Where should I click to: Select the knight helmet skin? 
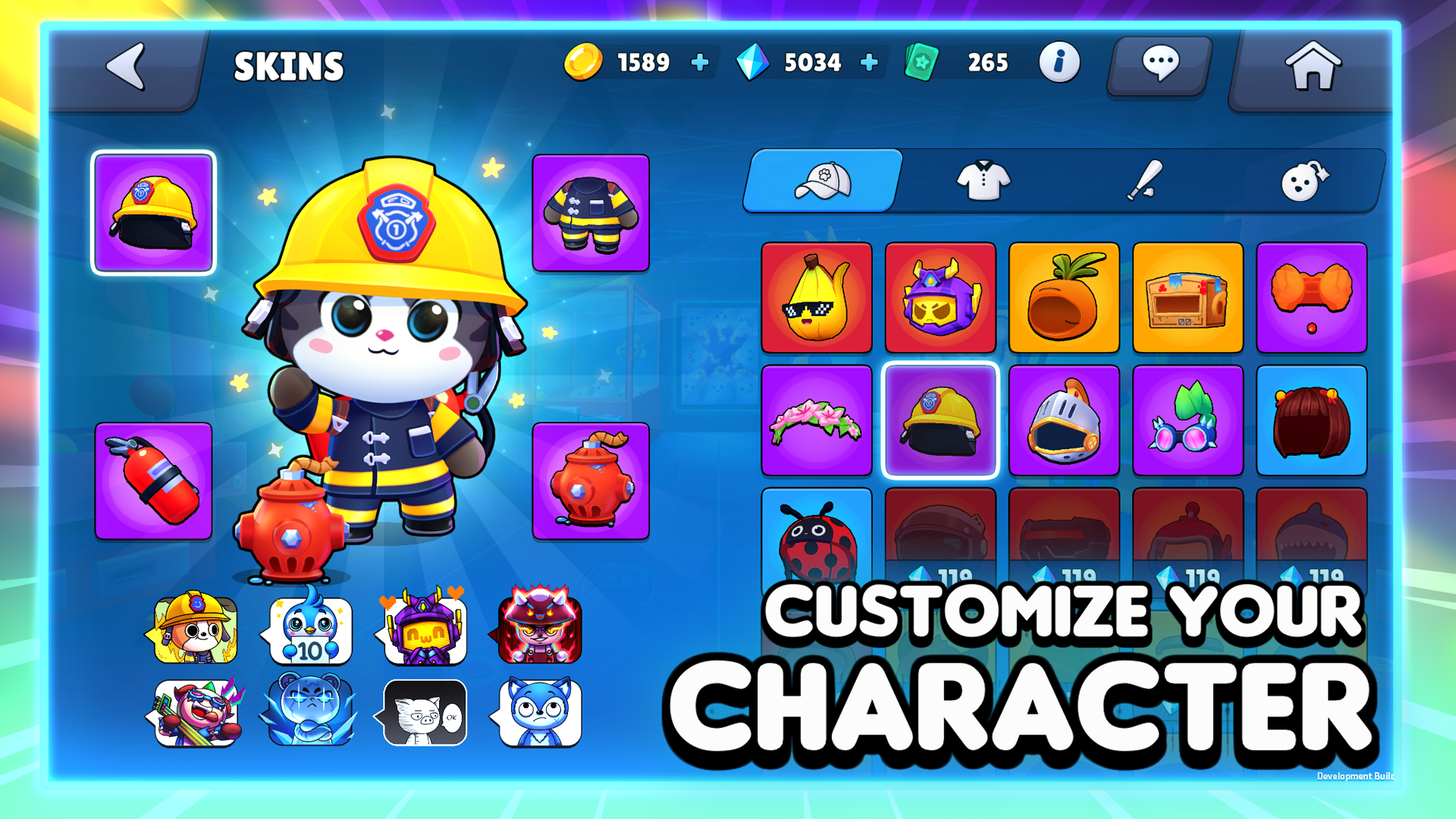coord(1064,419)
